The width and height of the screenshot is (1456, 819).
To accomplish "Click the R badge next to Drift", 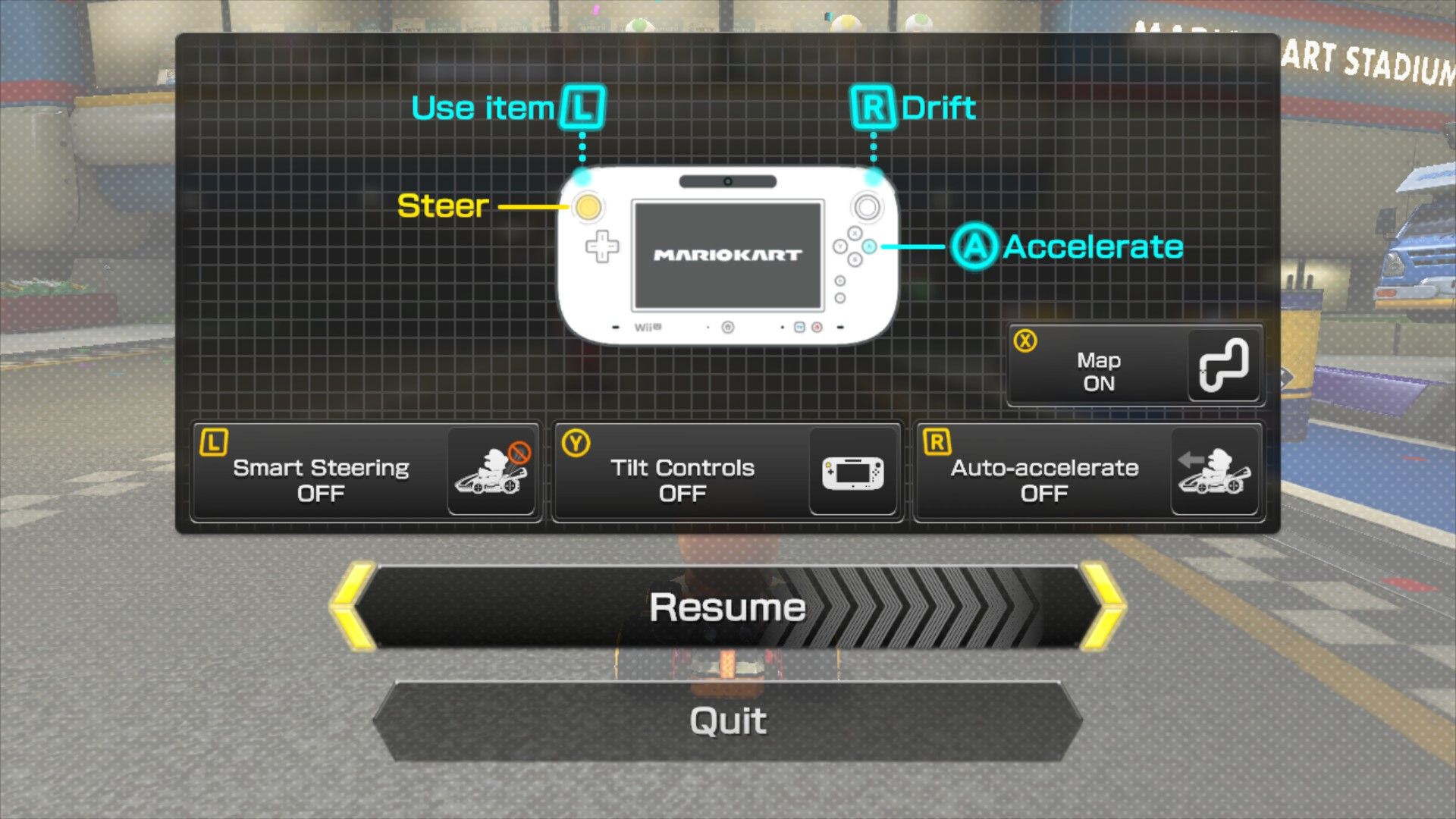I will pyautogui.click(x=873, y=107).
